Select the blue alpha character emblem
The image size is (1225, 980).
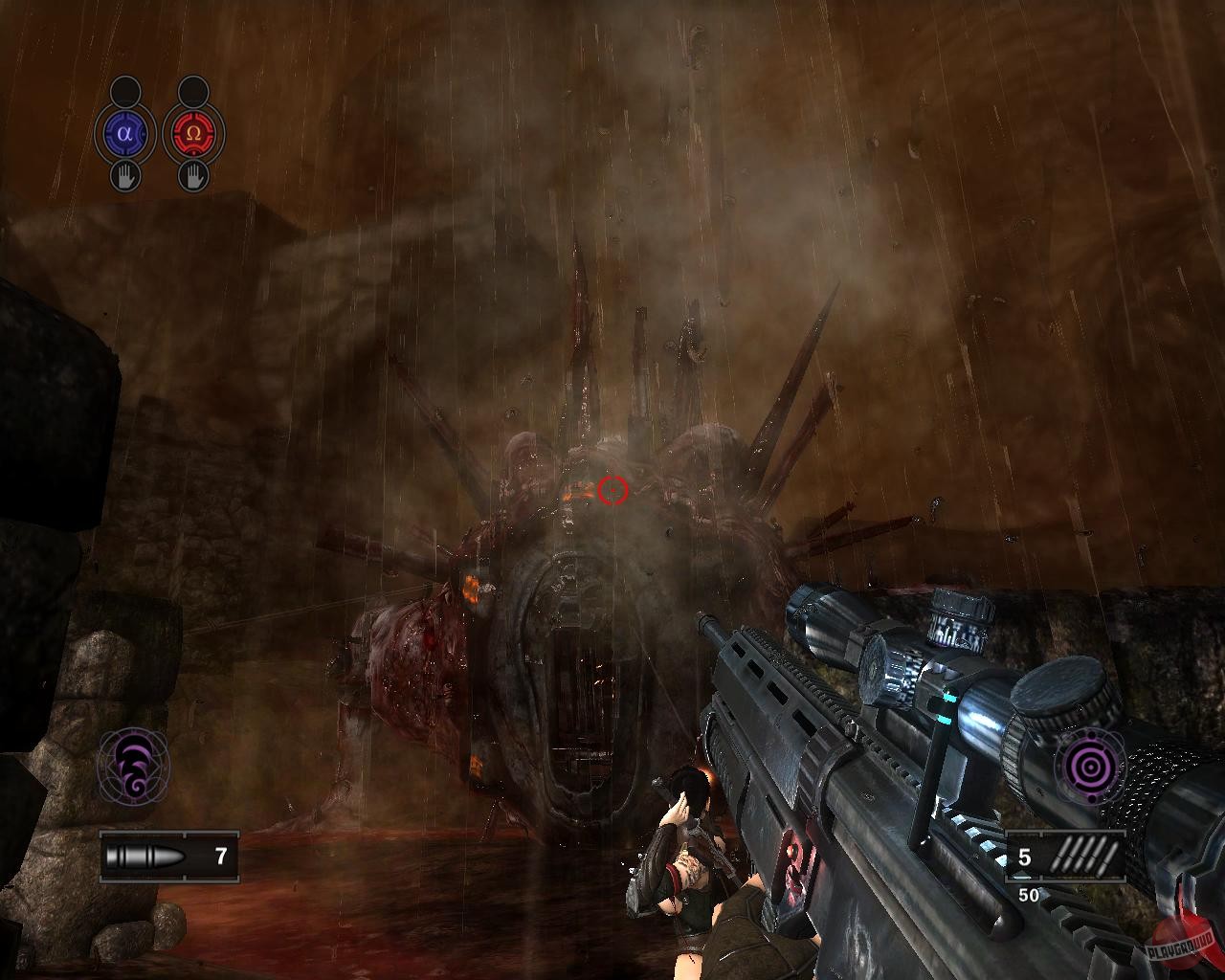click(124, 132)
